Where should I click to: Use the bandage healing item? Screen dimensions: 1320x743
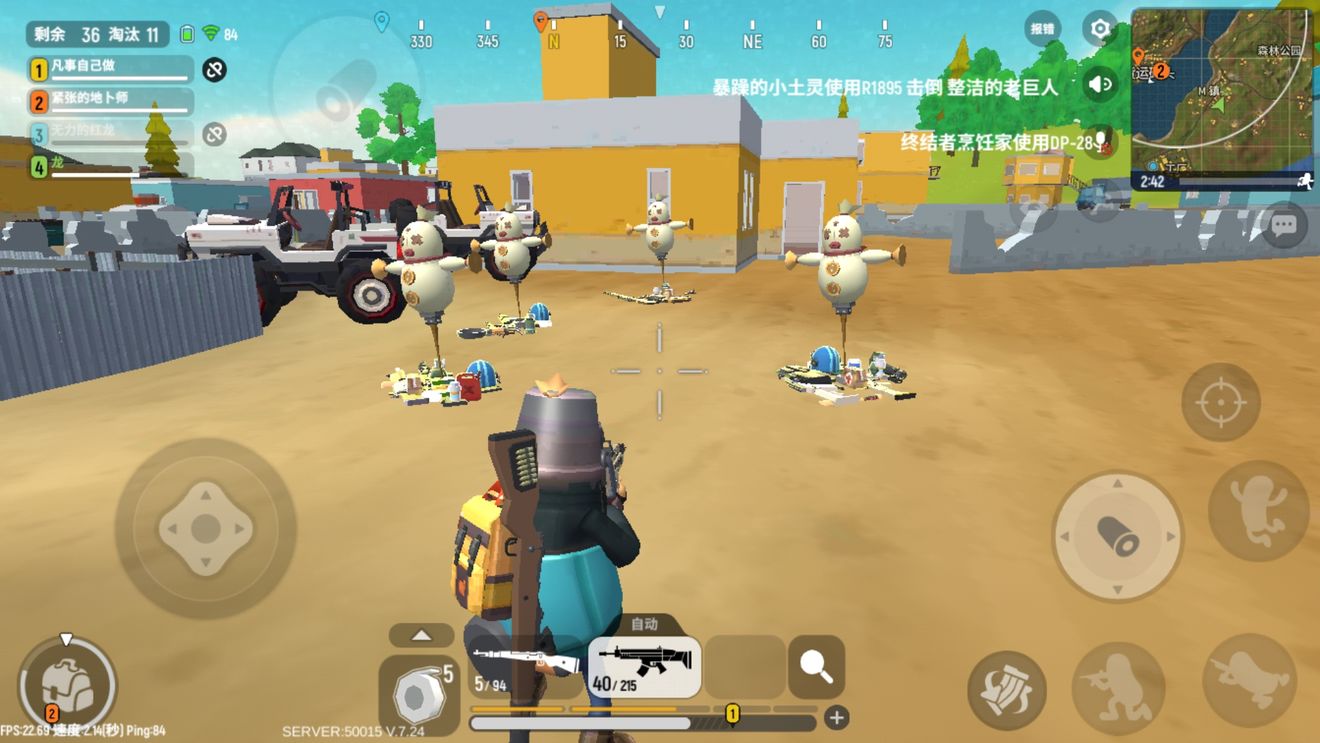click(418, 692)
